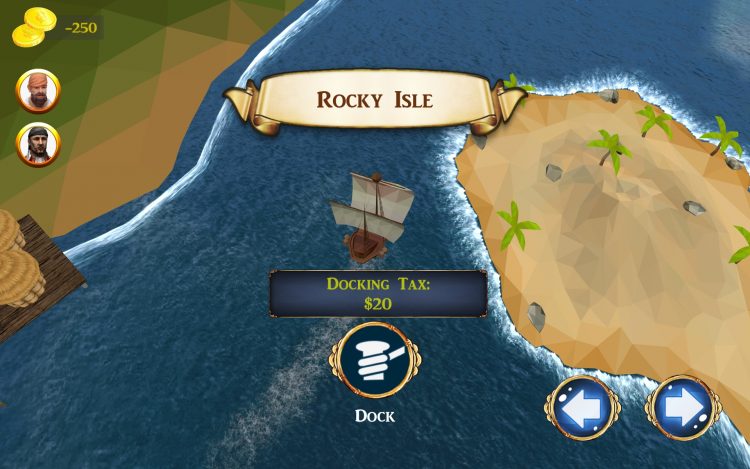
Task: Steer with the left arrow button
Action: coord(582,408)
